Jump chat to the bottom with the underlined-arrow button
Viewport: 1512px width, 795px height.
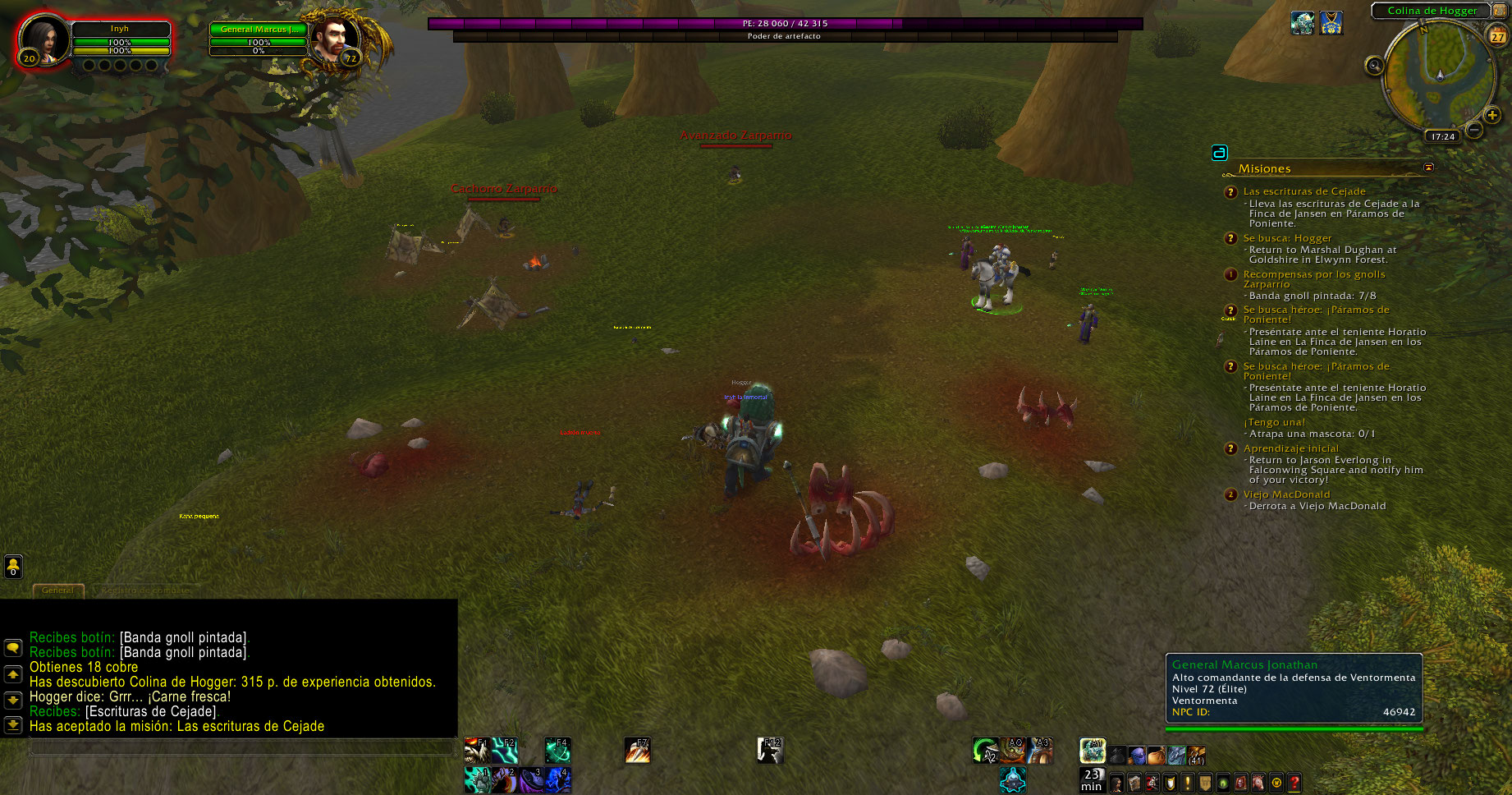pyautogui.click(x=13, y=725)
